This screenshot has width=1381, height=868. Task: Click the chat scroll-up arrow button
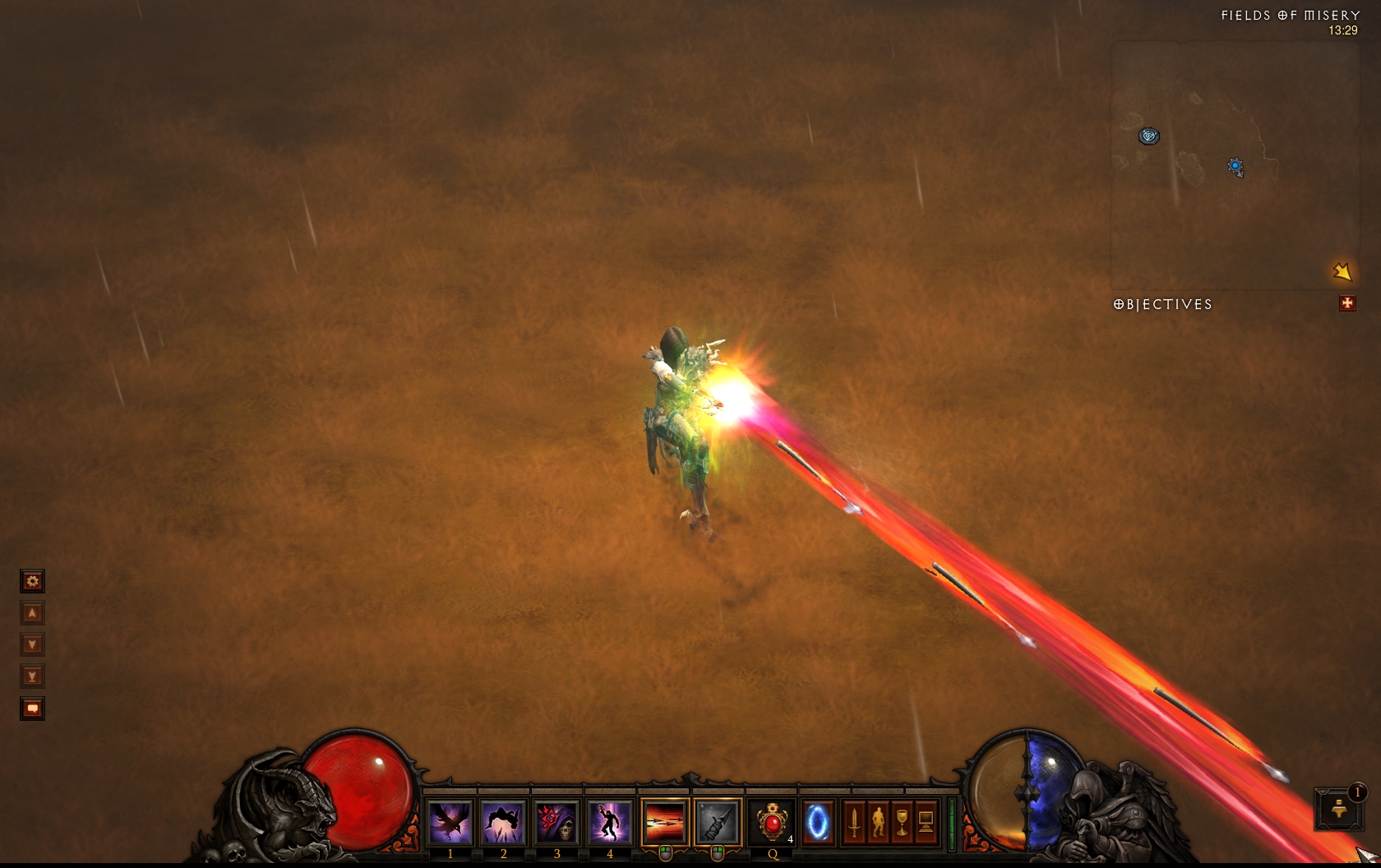coord(32,613)
